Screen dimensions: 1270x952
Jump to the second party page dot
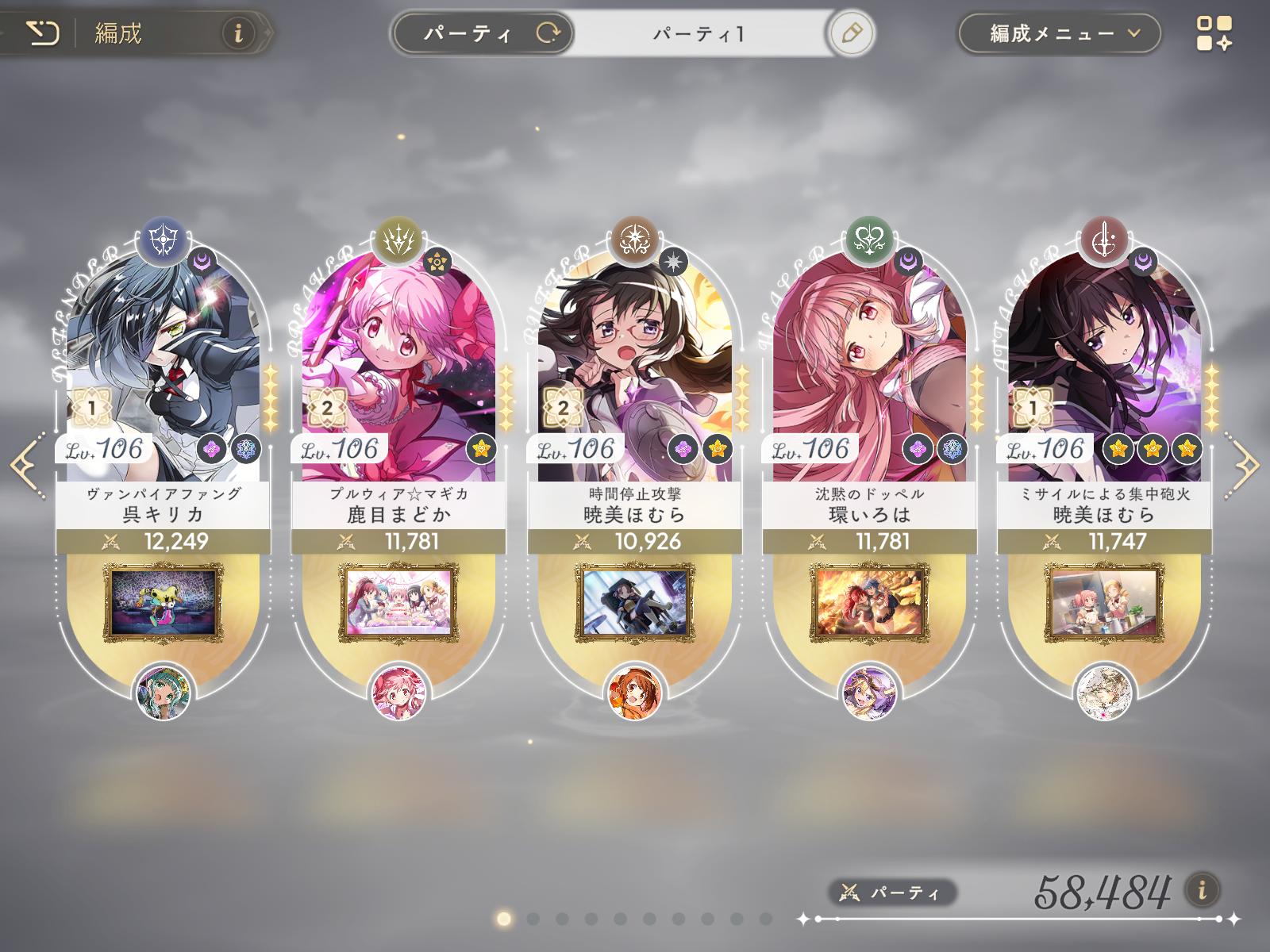coord(533,919)
